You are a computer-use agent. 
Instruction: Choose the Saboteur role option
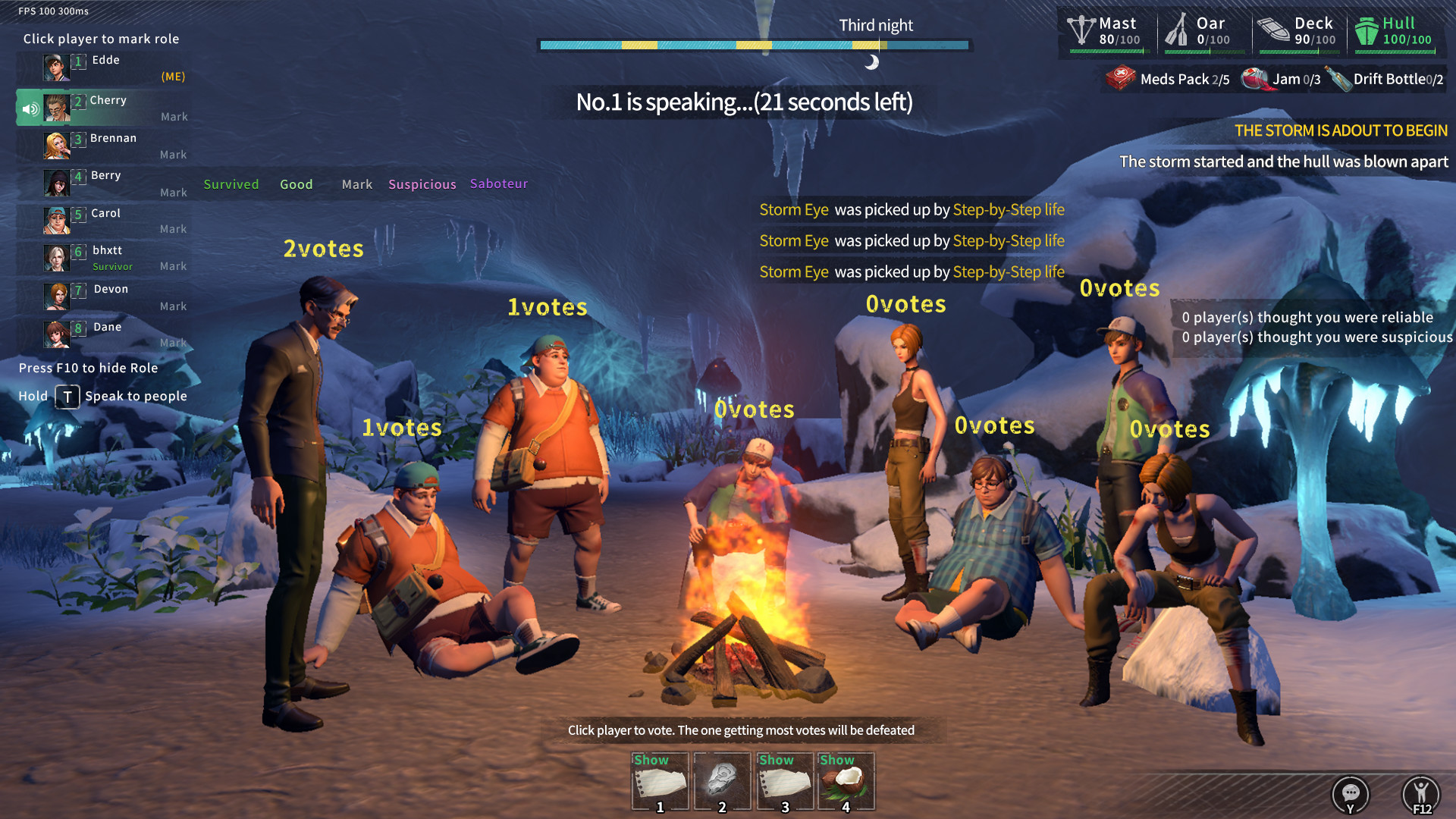click(498, 184)
